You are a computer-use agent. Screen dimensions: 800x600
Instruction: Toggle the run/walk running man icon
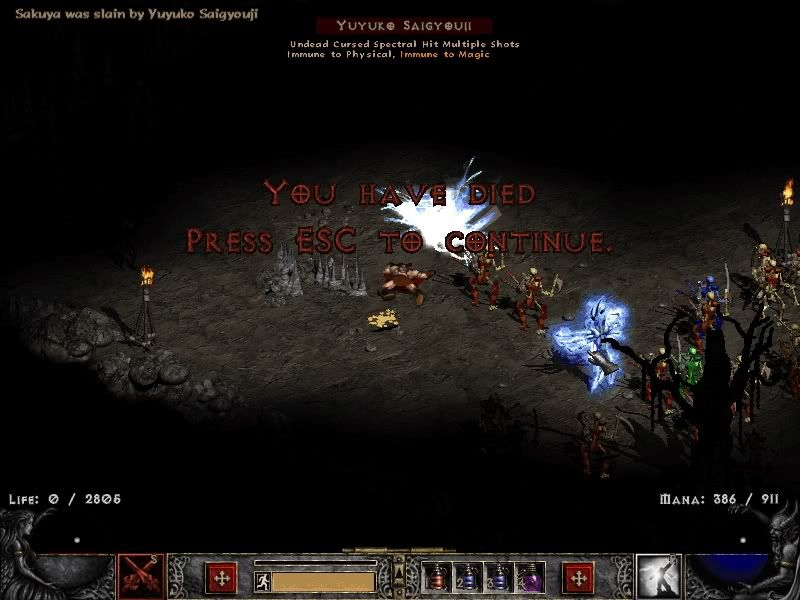262,581
